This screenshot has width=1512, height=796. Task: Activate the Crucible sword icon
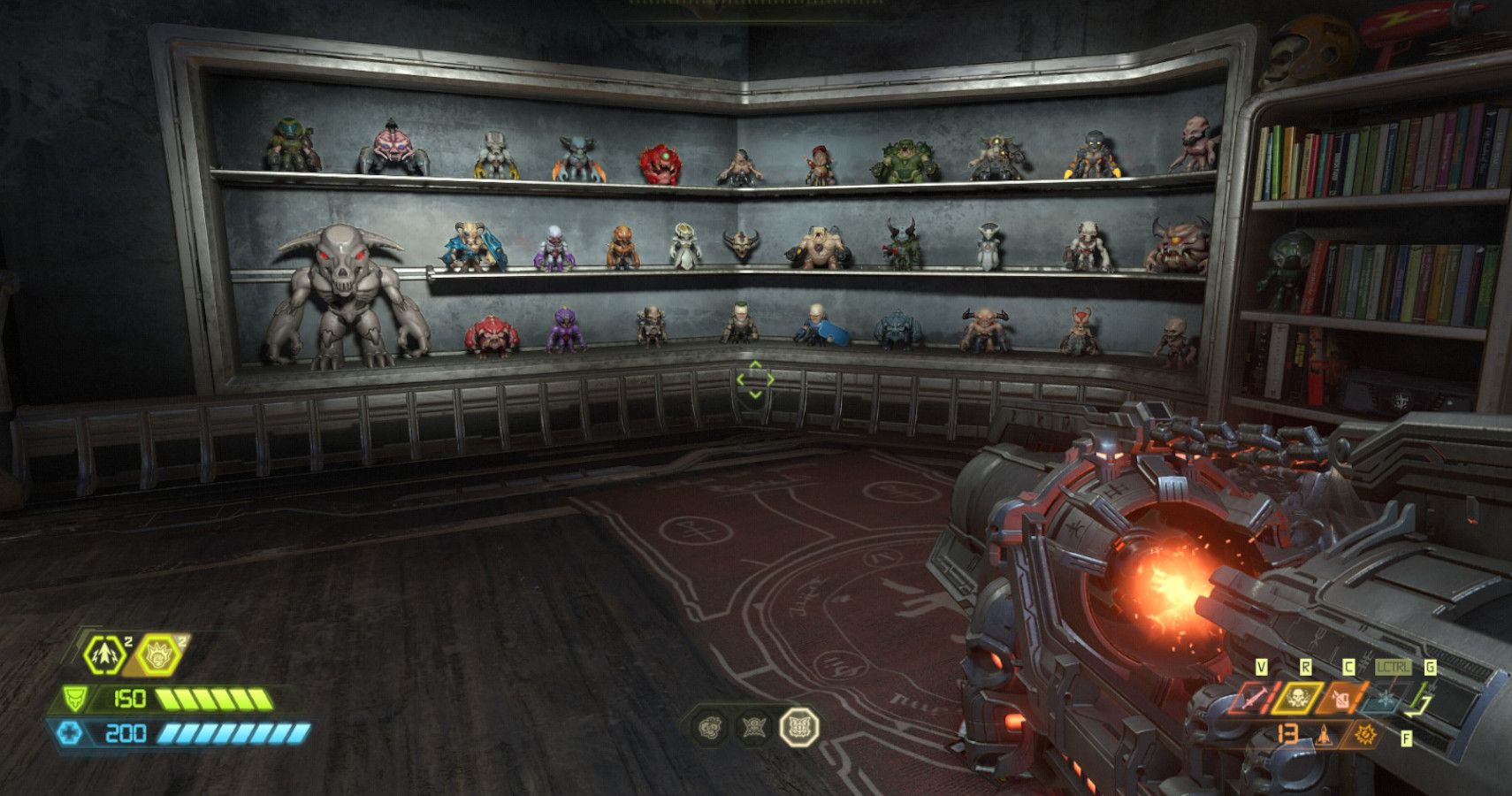pyautogui.click(x=1256, y=699)
